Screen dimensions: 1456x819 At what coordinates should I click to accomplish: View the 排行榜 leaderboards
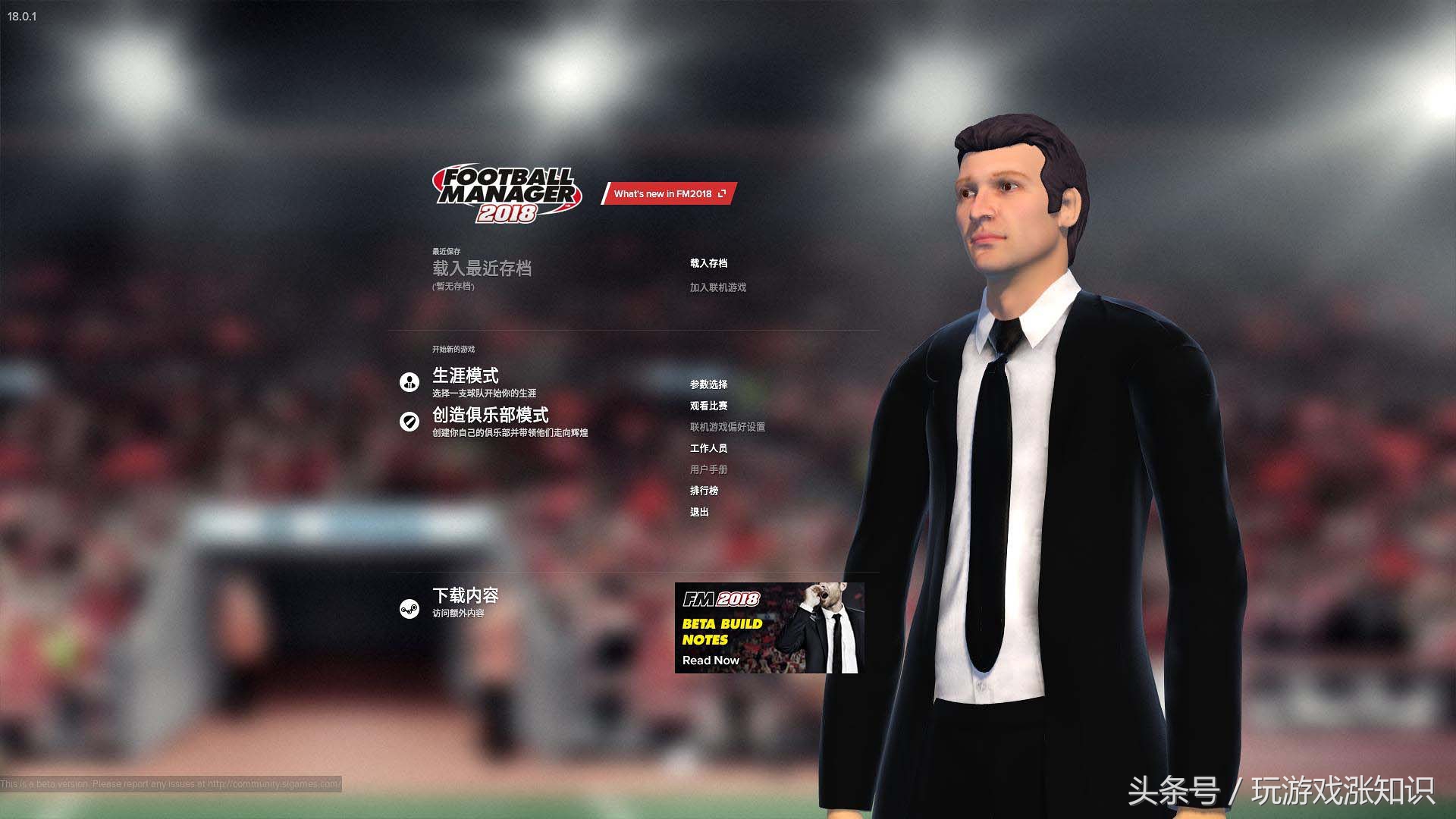coord(704,491)
